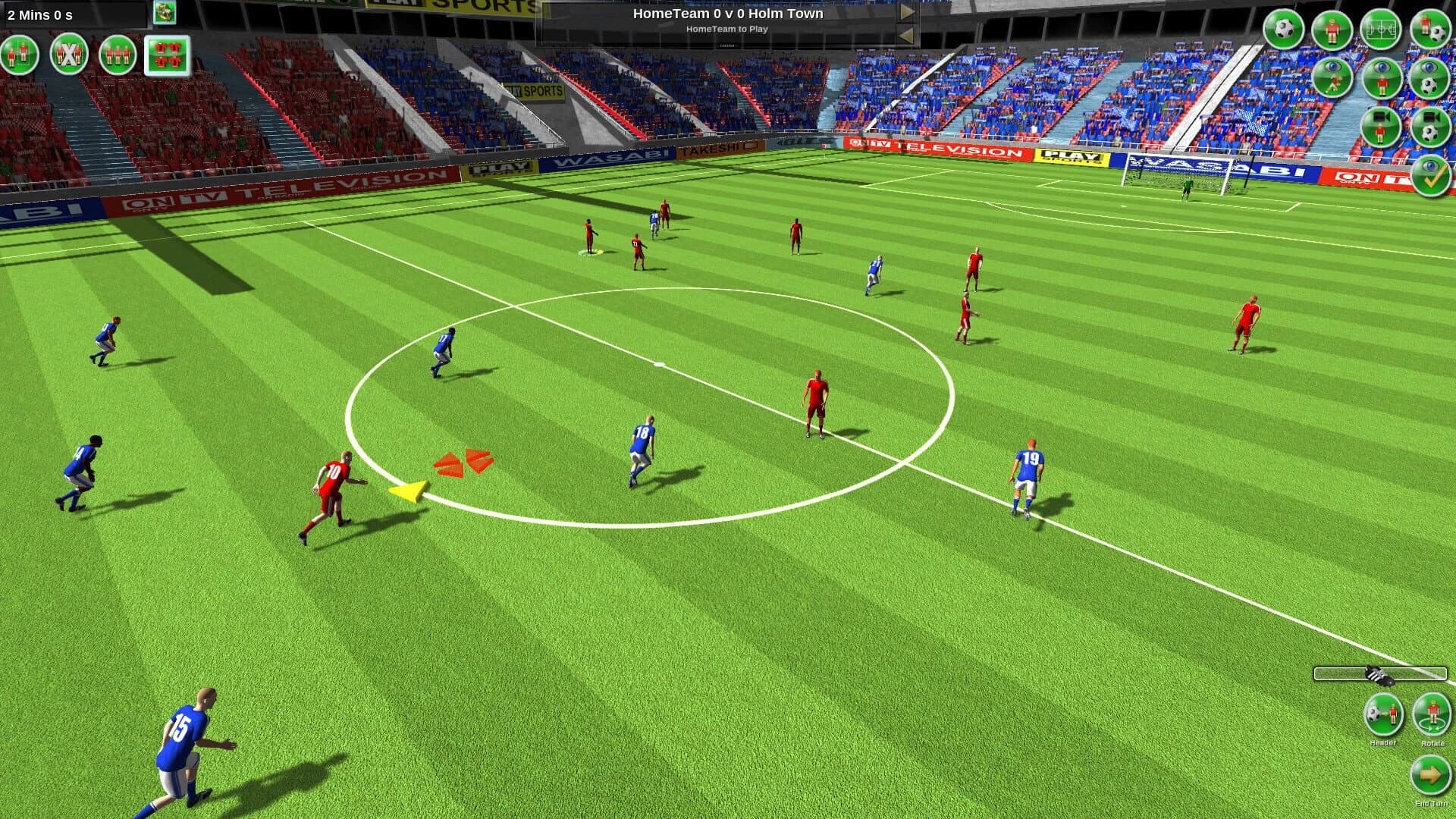Select the red player icon in top-right toolbar
This screenshot has height=819, width=1456.
pyautogui.click(x=1332, y=30)
